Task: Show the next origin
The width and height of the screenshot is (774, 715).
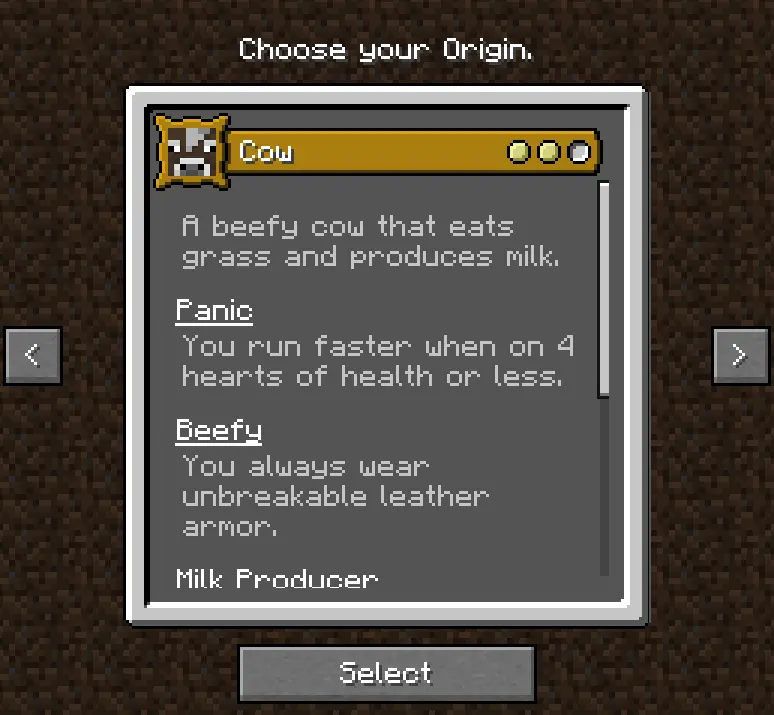Action: [x=740, y=355]
